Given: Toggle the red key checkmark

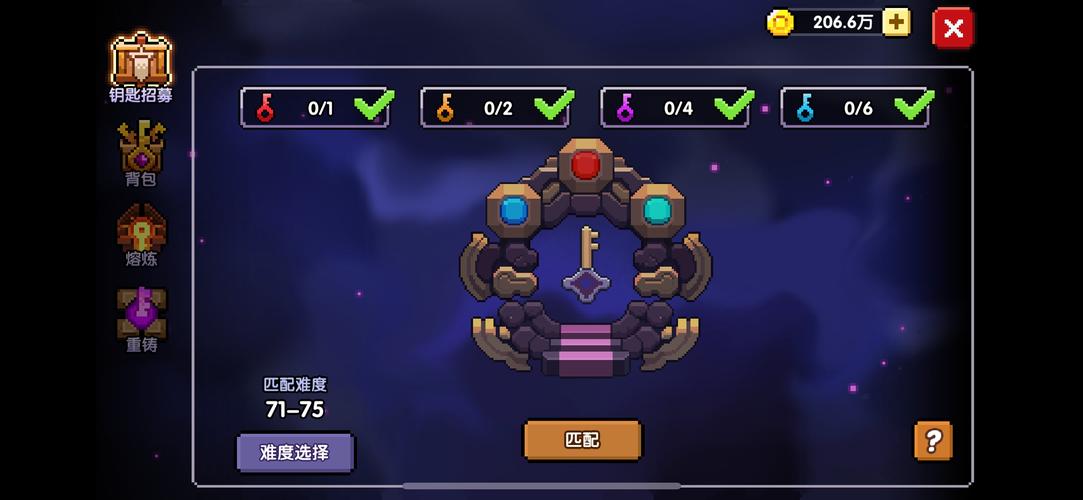Looking at the screenshot, I should [374, 106].
